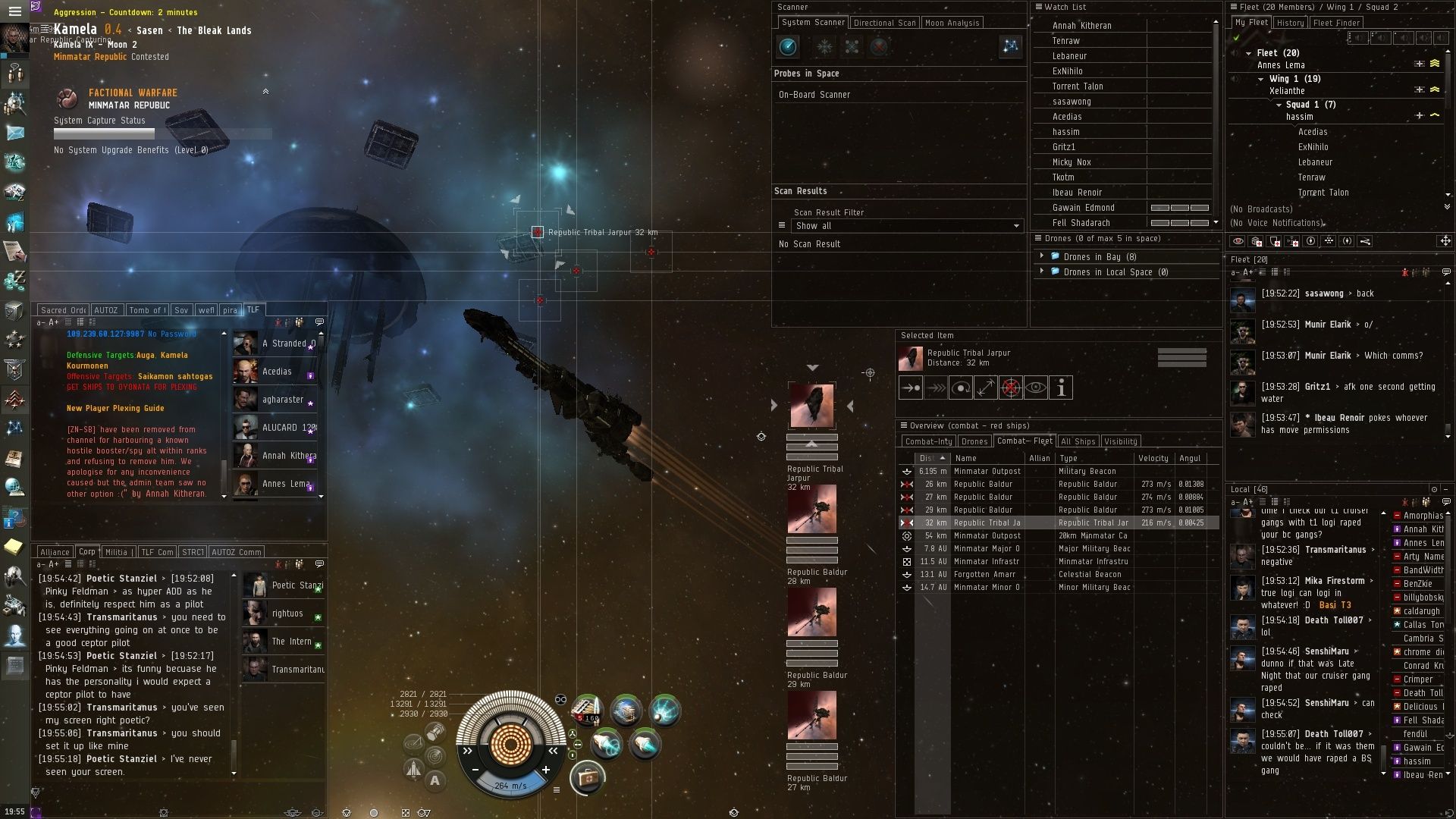Collapse the Squad 1 fleet tree node
The image size is (1456, 819).
pyautogui.click(x=1279, y=105)
